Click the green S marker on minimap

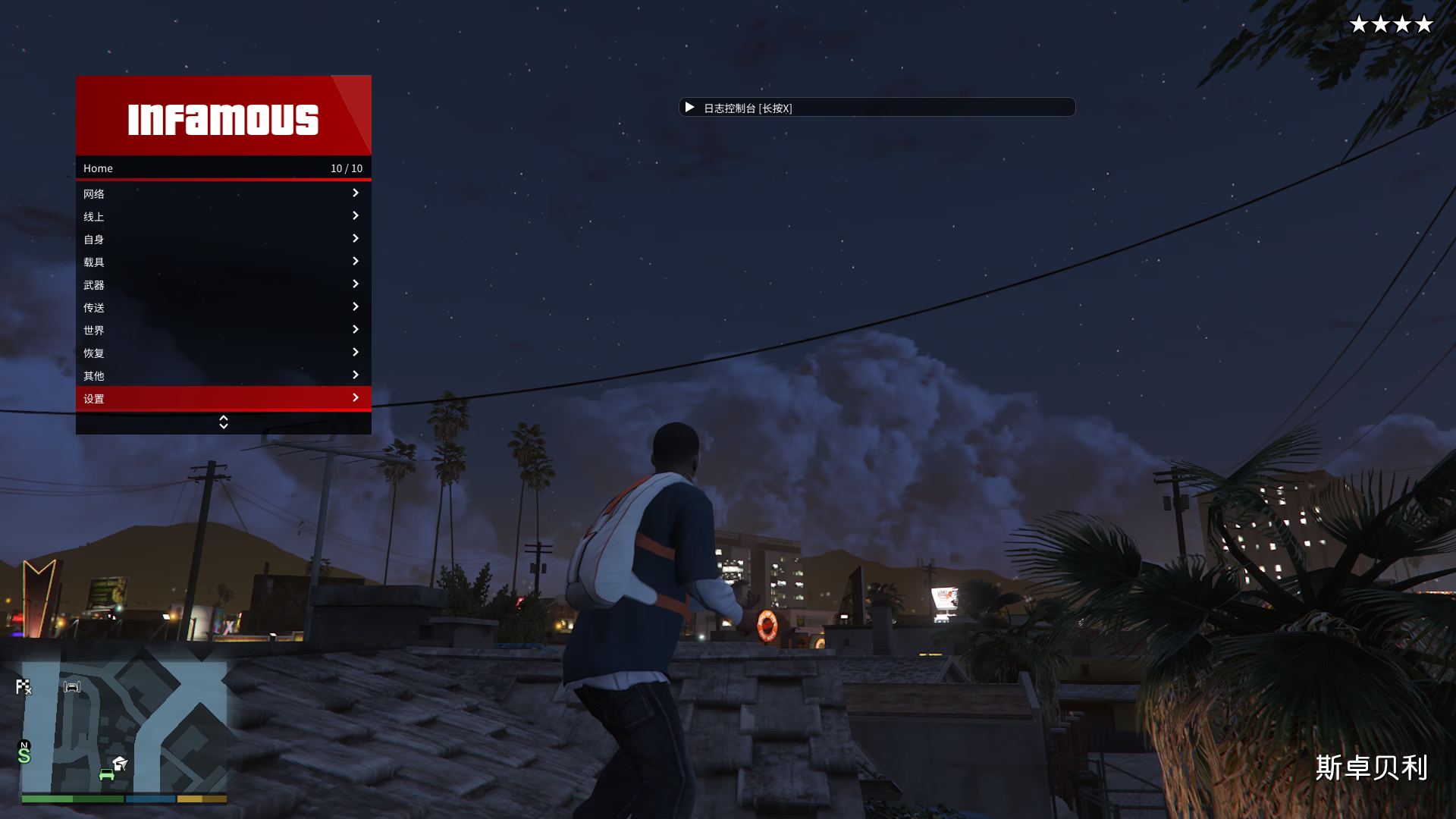(24, 755)
